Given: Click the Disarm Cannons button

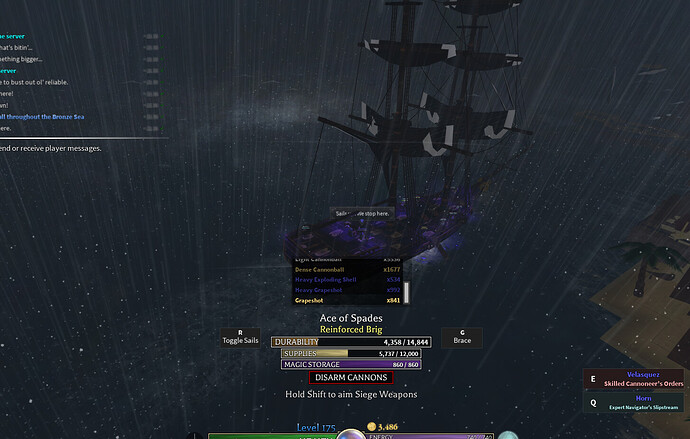Looking at the screenshot, I should coord(349,377).
